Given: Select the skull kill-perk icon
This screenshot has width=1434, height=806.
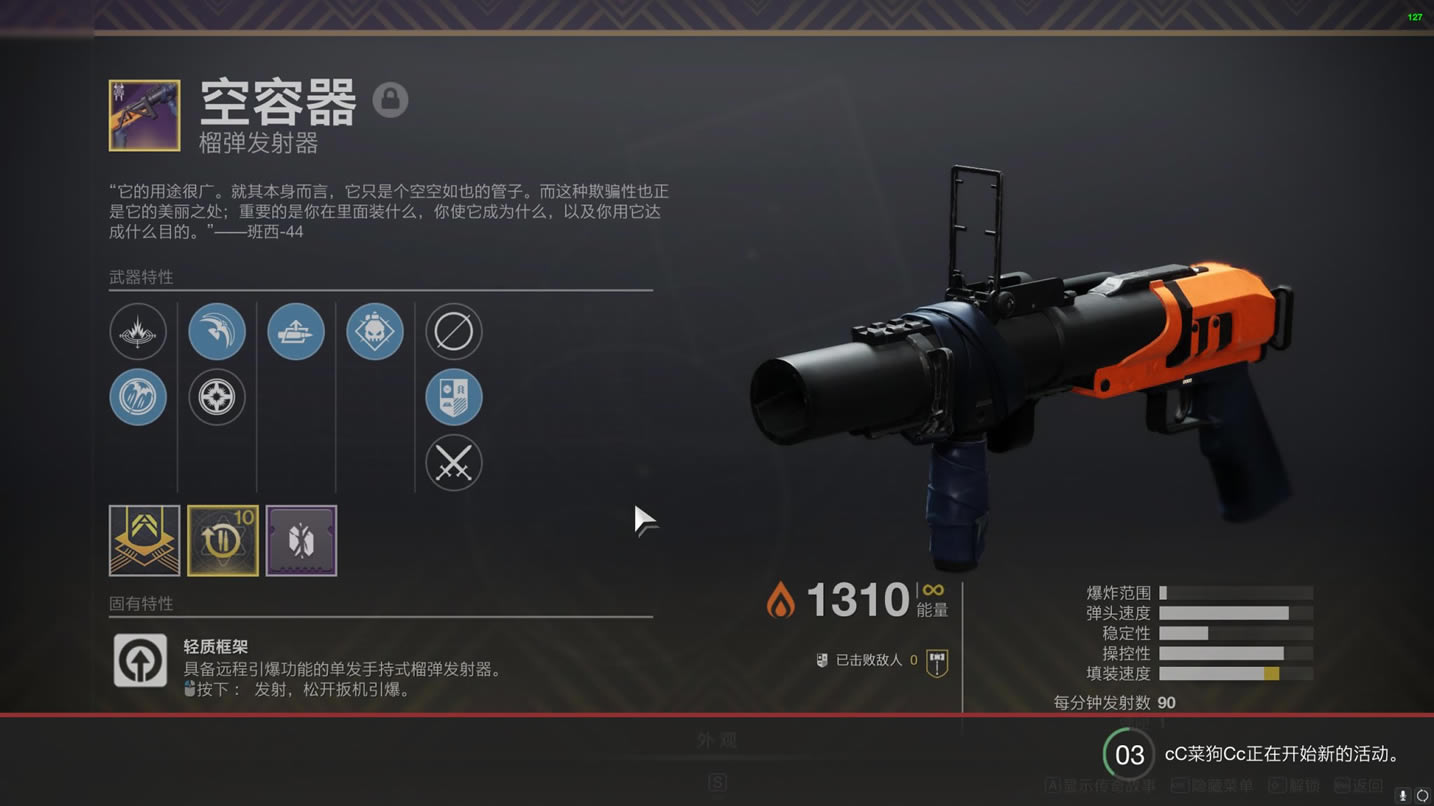Looking at the screenshot, I should click(374, 331).
